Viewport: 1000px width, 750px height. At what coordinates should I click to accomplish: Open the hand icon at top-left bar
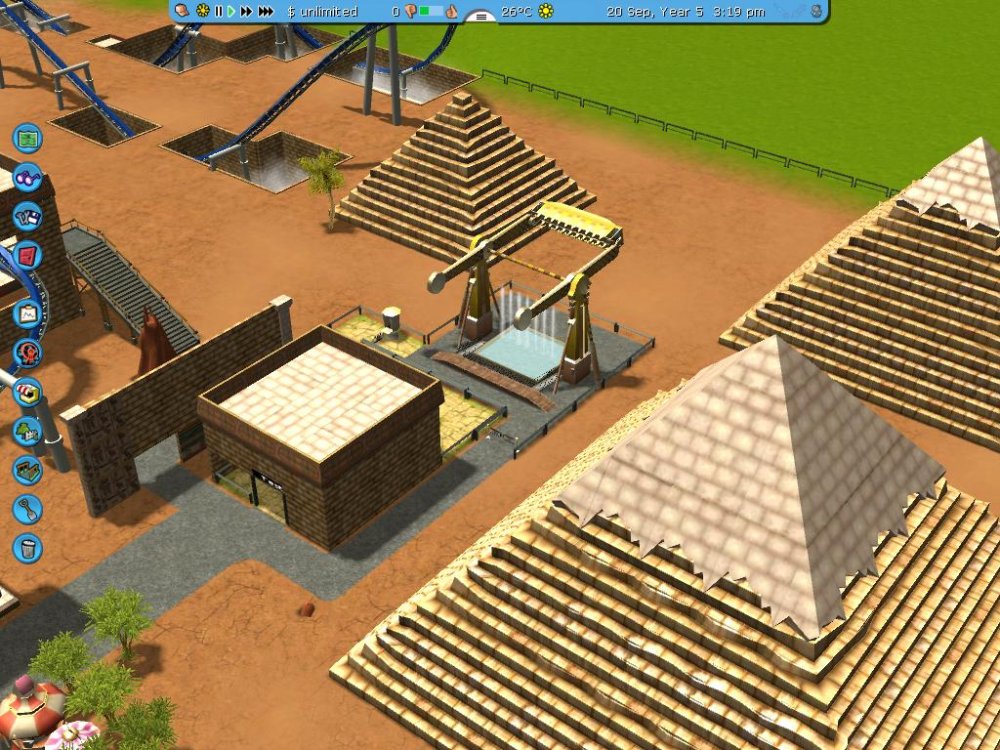coord(182,11)
